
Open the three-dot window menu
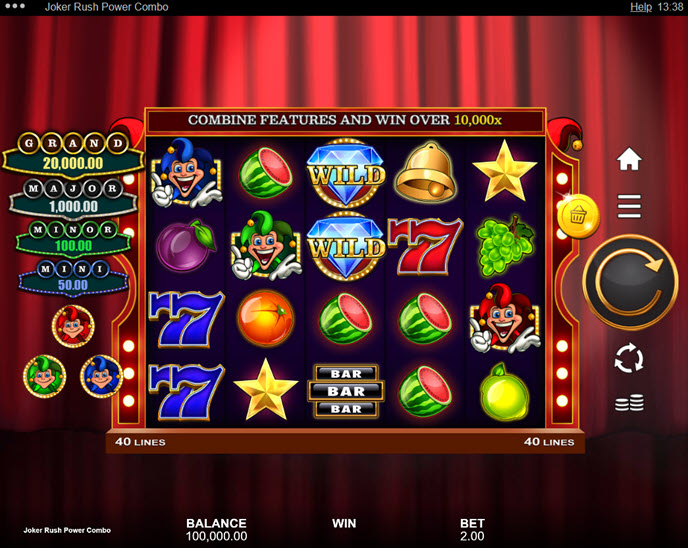coord(17,7)
